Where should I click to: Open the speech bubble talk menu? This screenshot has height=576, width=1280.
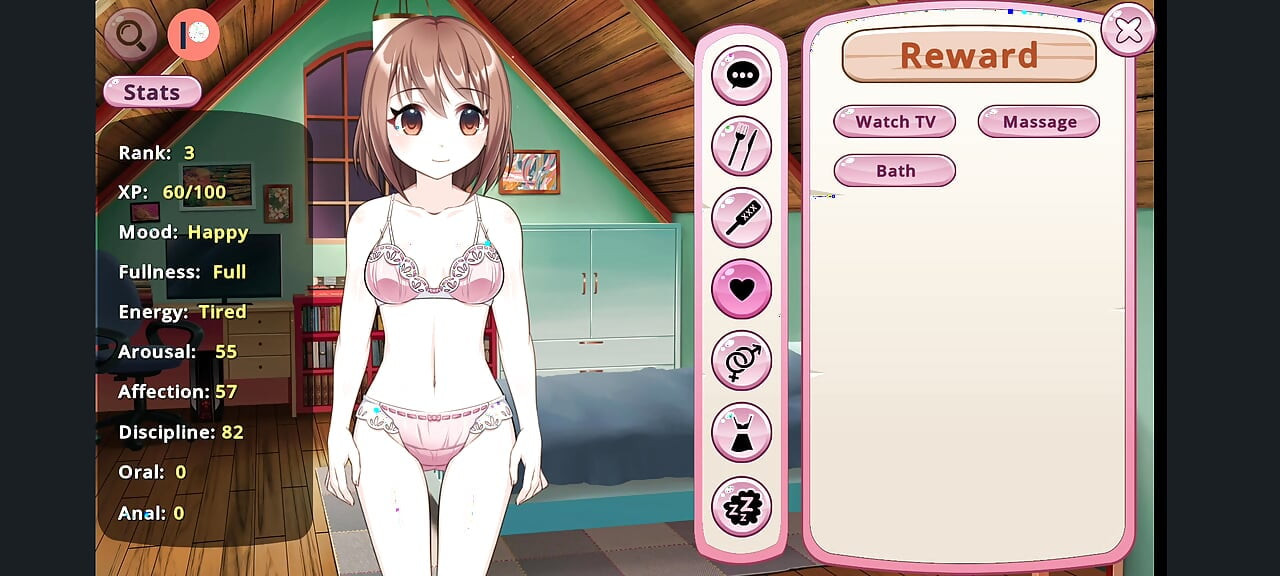741,75
